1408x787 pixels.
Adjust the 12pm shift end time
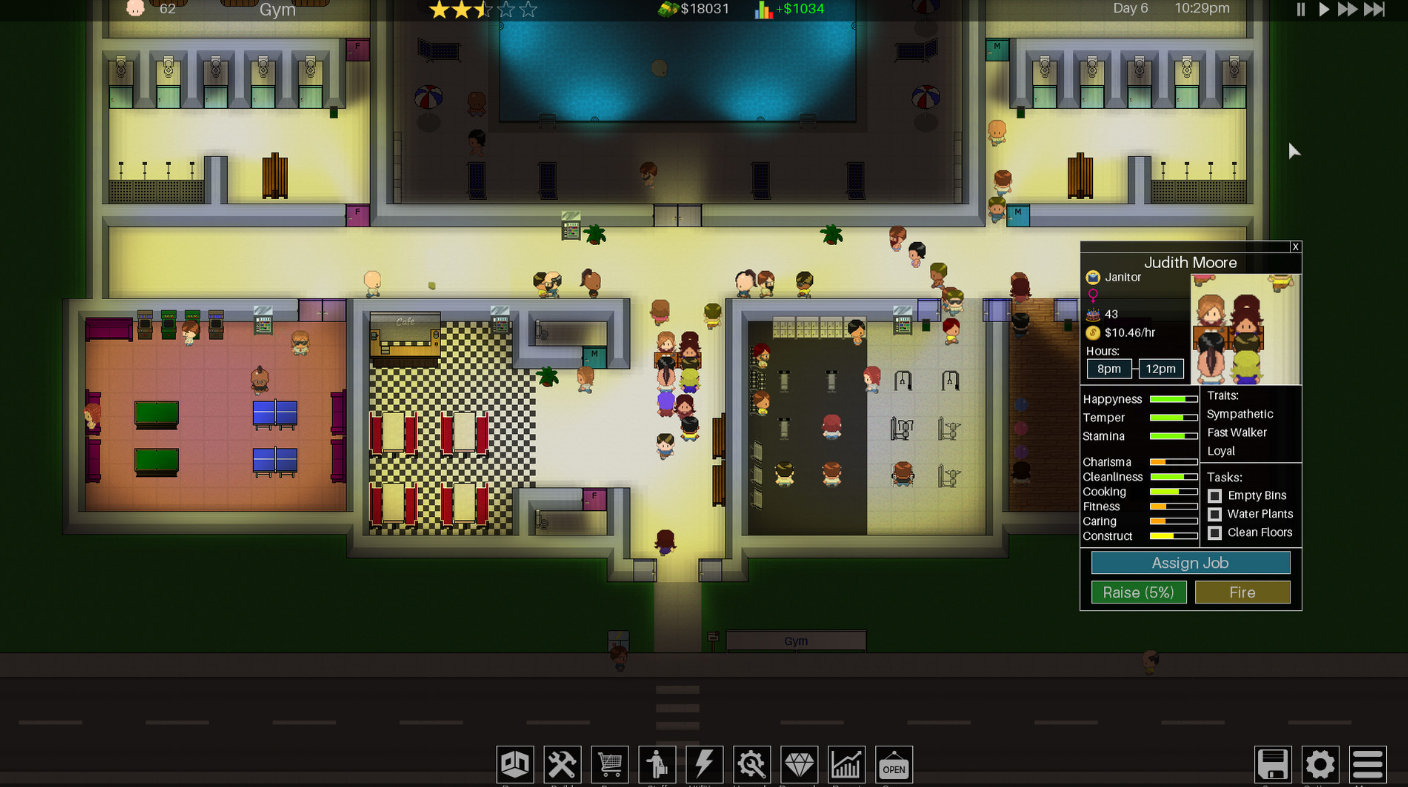click(x=1160, y=369)
